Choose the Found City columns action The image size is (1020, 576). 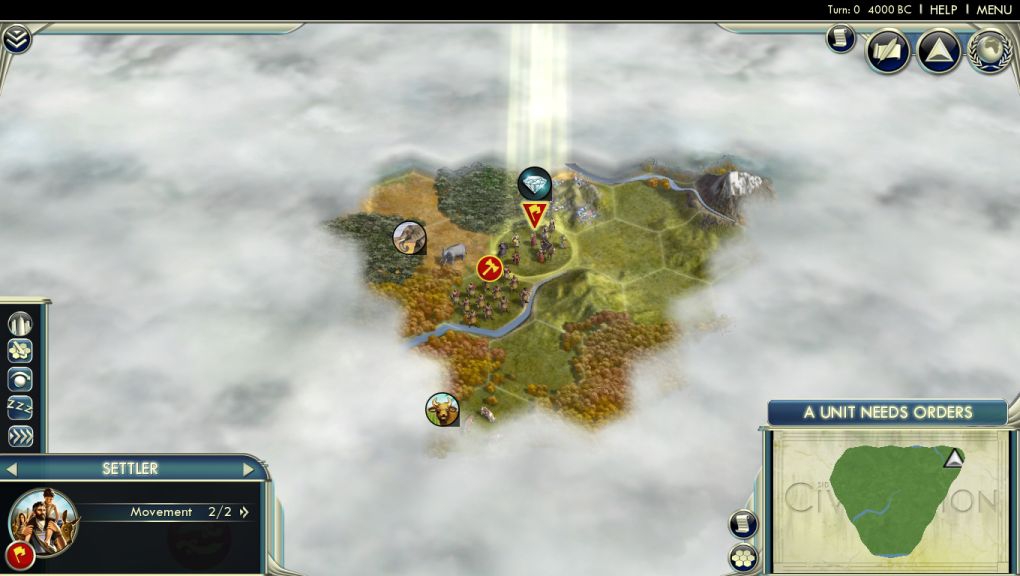pos(20,324)
